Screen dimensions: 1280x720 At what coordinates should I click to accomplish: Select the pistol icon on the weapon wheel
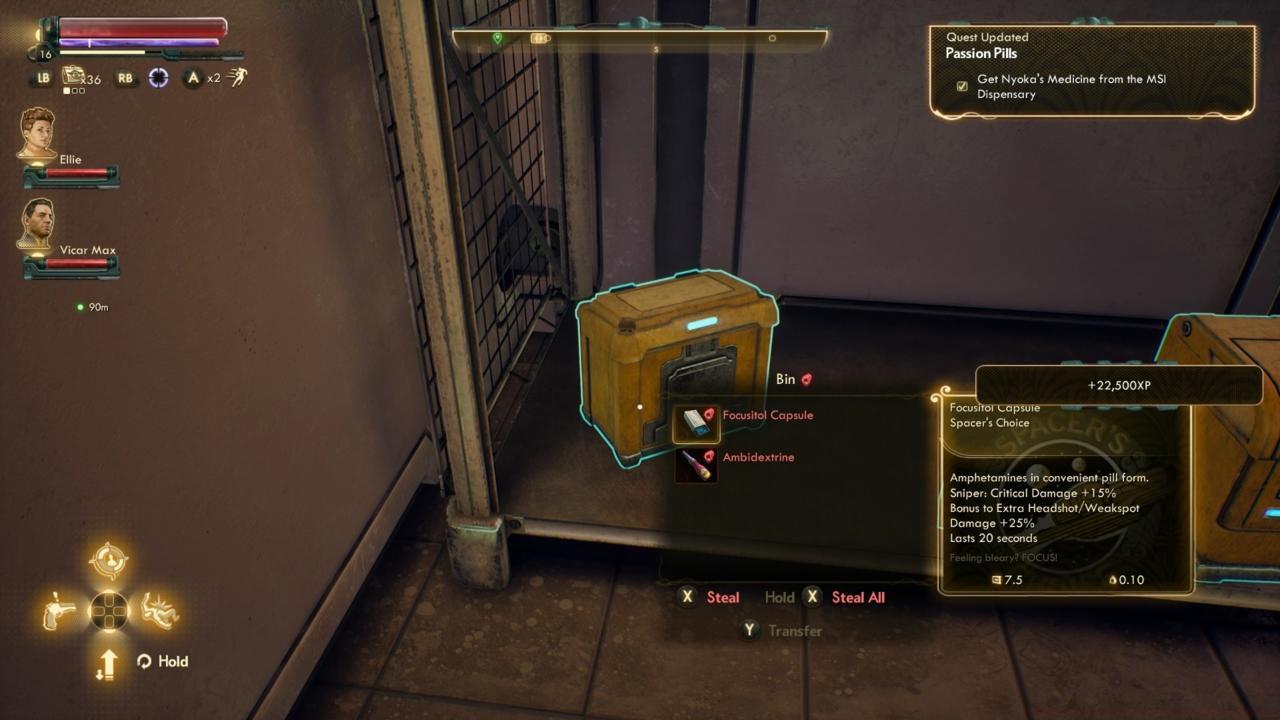coord(58,610)
